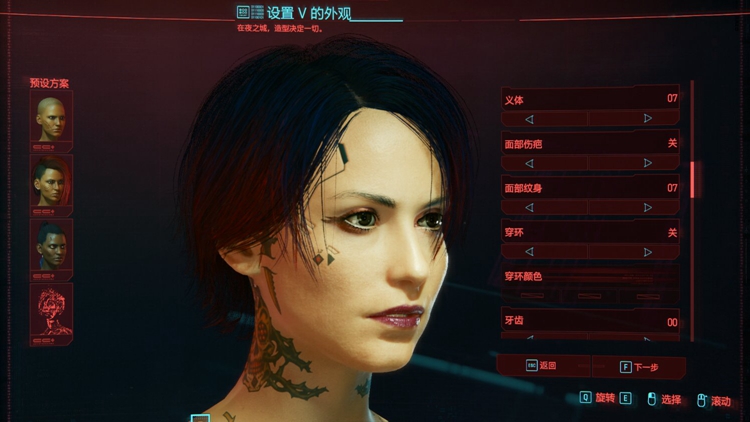Click the right arrow for 义体 cyberware
This screenshot has width=750, height=422.
[x=648, y=118]
